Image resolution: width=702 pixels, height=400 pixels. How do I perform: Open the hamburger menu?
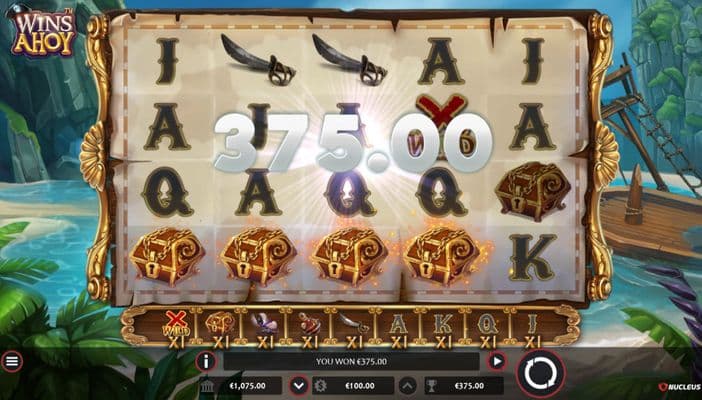[x=12, y=361]
